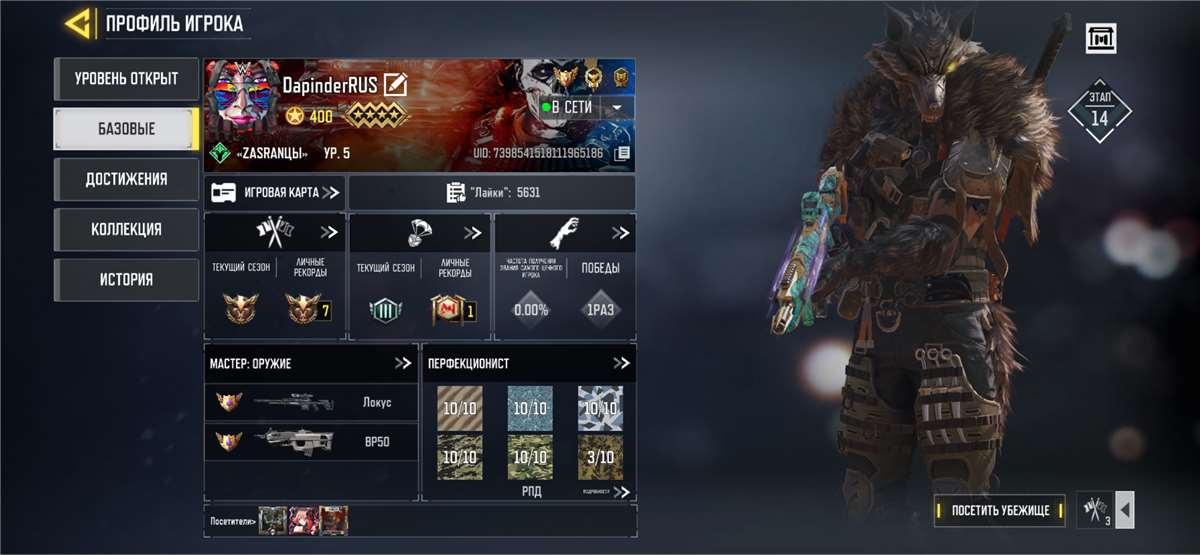Select the Локус weapon row
This screenshot has width=1200, height=555.
coord(311,402)
